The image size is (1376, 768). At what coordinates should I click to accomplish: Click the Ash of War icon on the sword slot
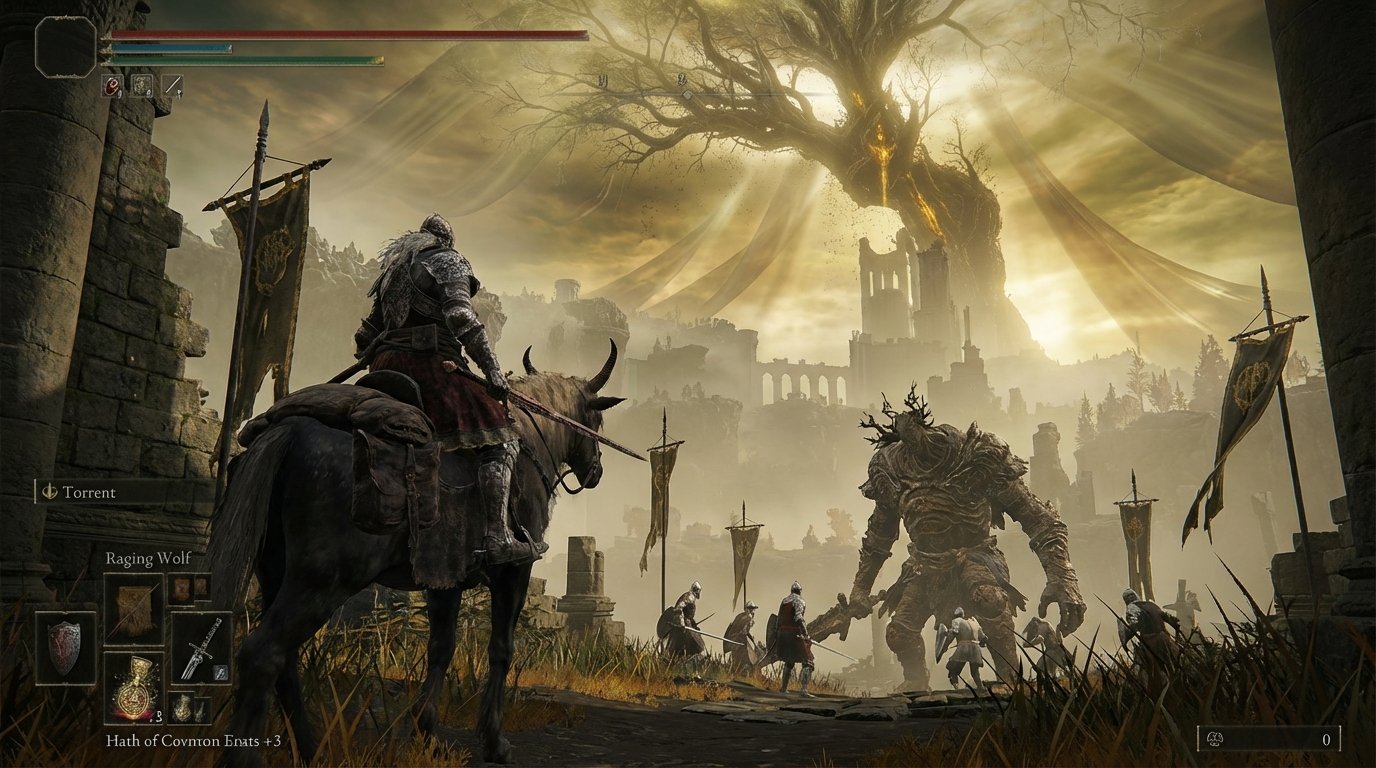coord(218,672)
